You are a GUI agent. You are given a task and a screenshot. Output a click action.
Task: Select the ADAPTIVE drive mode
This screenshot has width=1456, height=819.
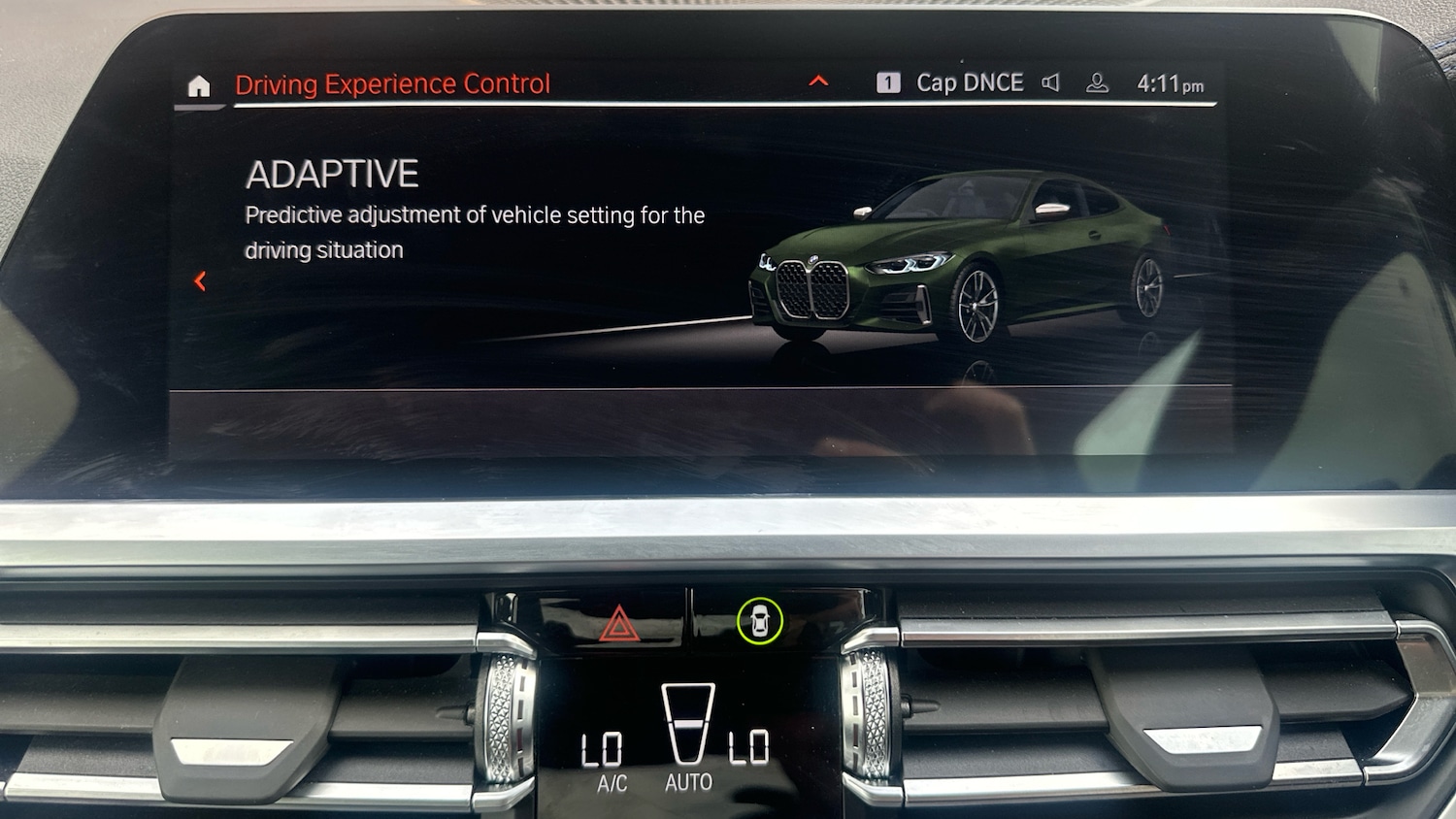(x=332, y=174)
